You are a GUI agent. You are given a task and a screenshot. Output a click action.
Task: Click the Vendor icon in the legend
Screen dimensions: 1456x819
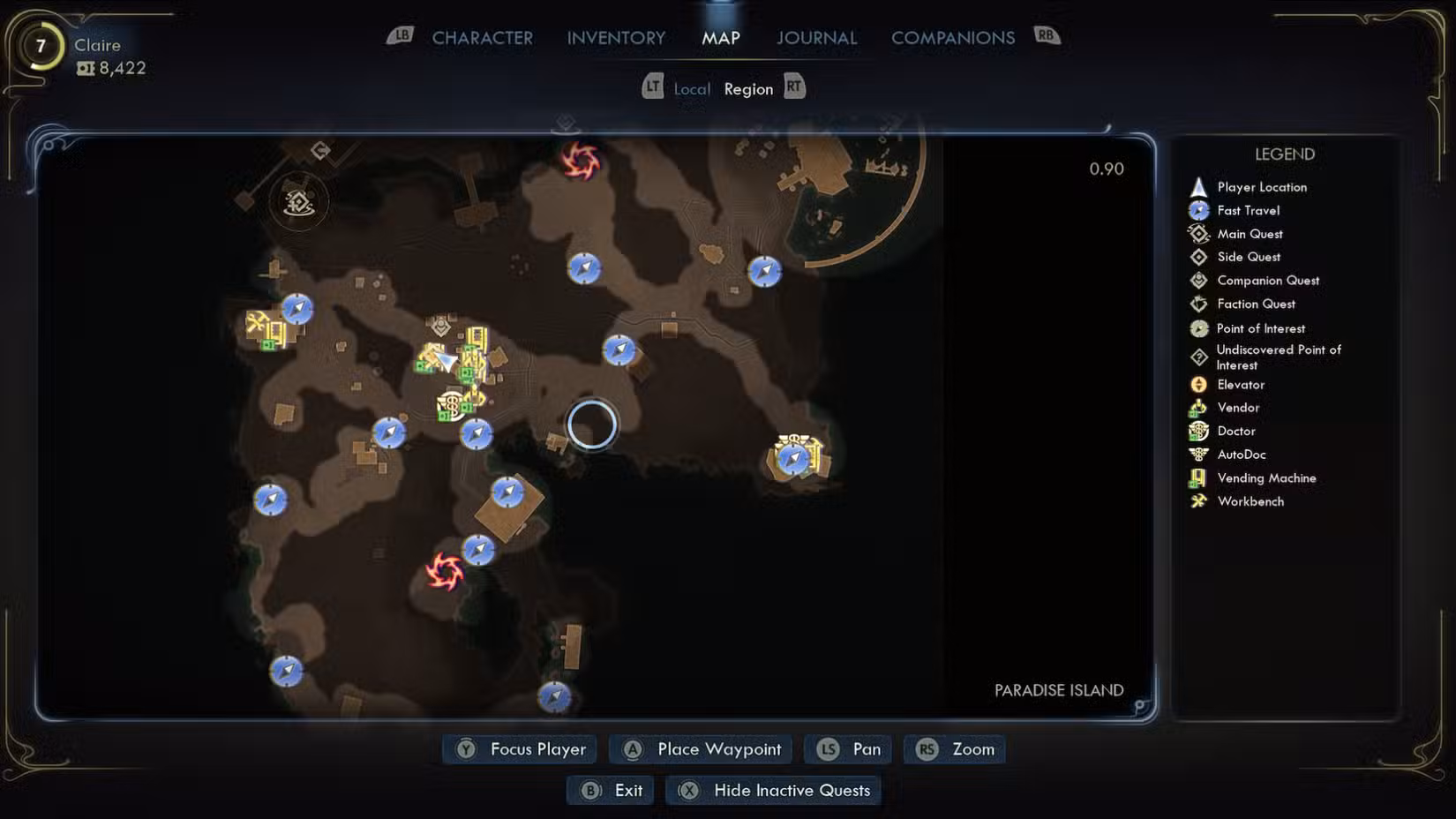(x=1198, y=407)
